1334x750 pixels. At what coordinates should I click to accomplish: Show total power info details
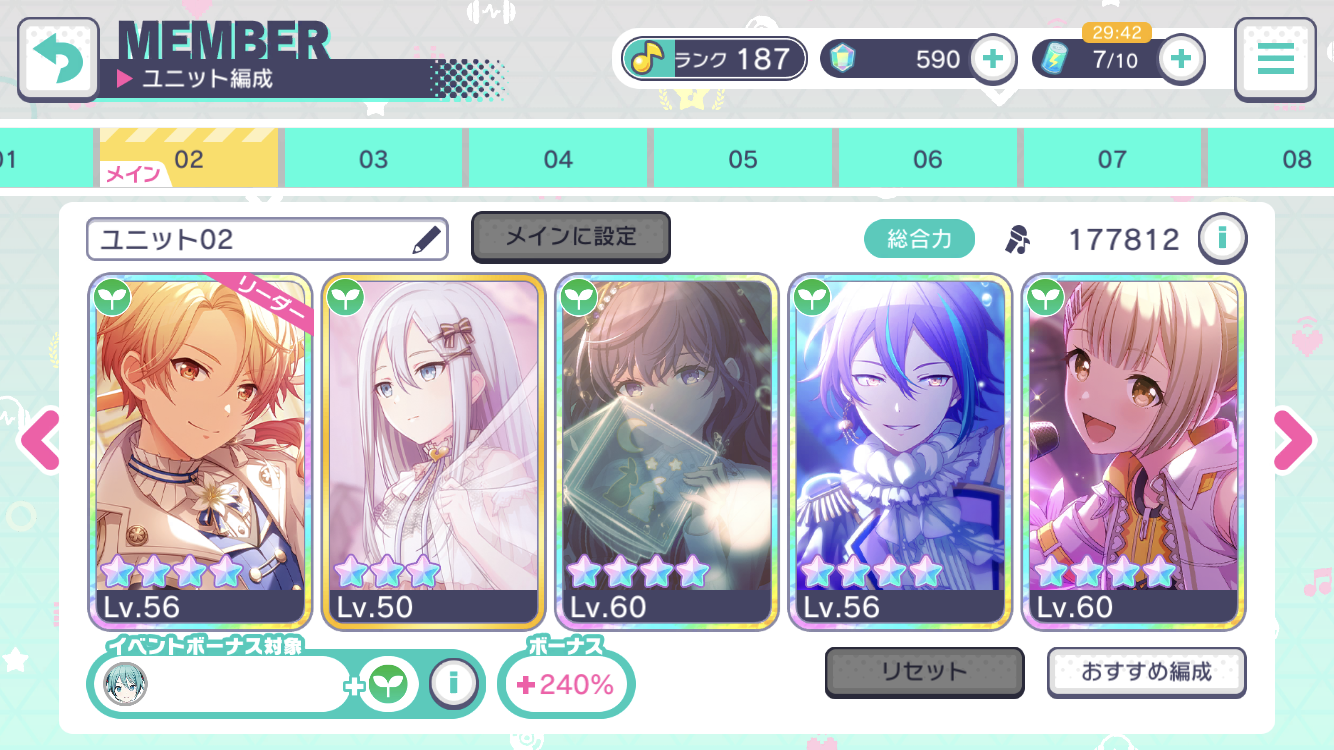1222,238
